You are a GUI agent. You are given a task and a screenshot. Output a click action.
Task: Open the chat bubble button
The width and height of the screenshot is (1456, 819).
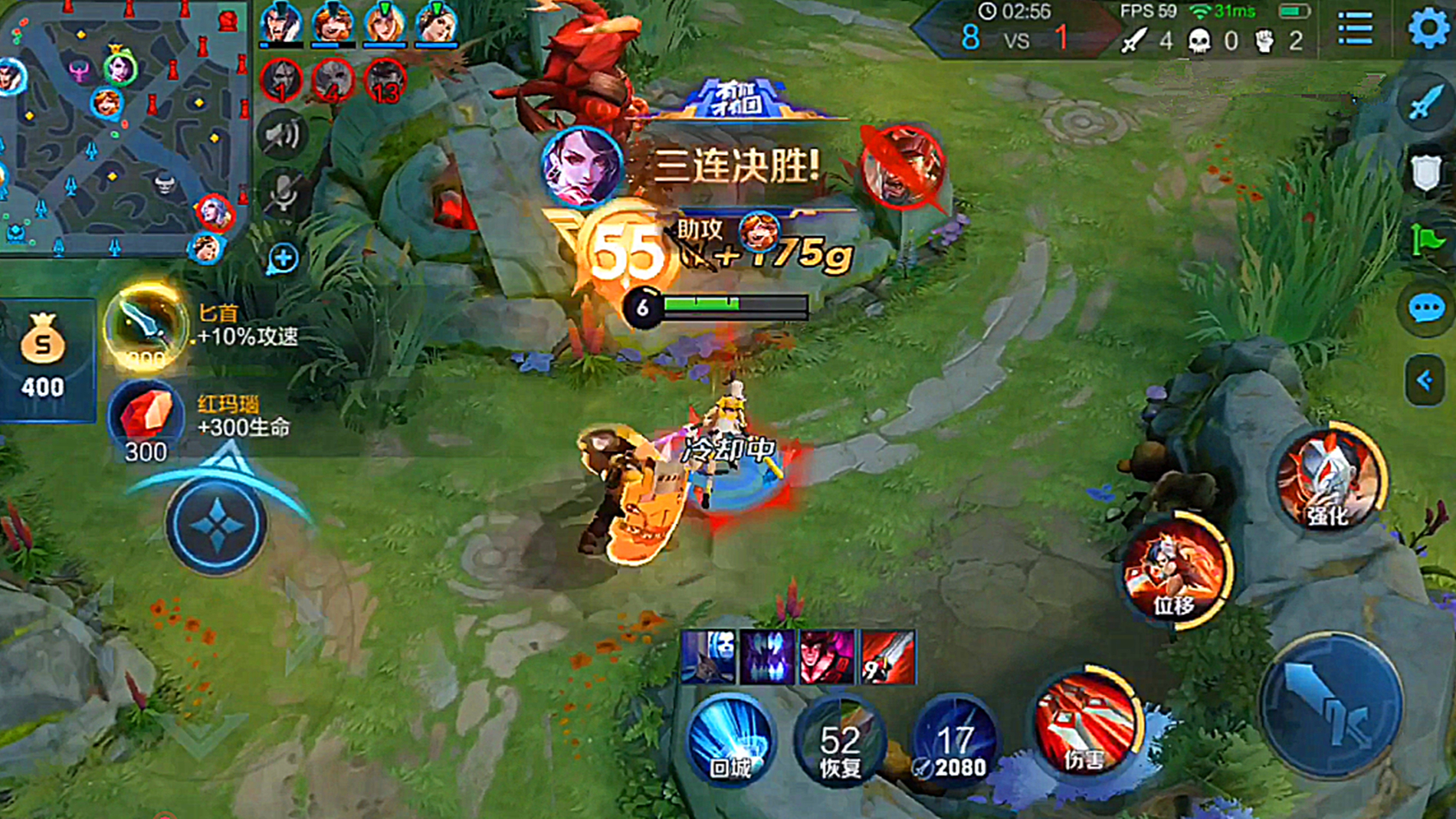1426,309
